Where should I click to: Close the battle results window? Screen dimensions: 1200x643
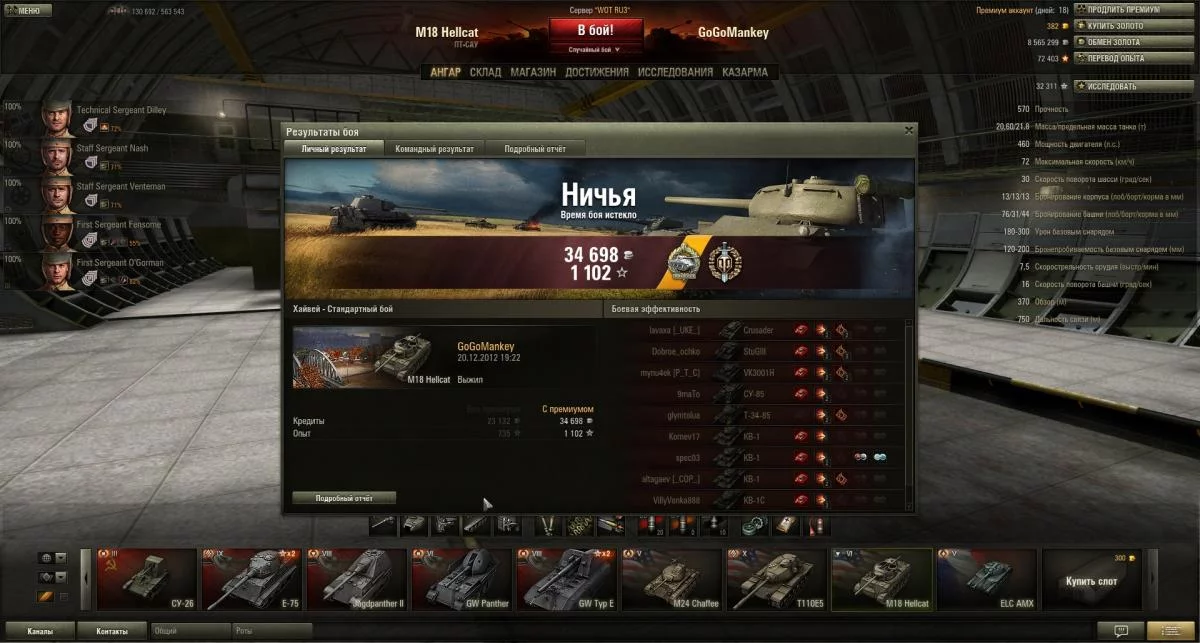click(908, 130)
